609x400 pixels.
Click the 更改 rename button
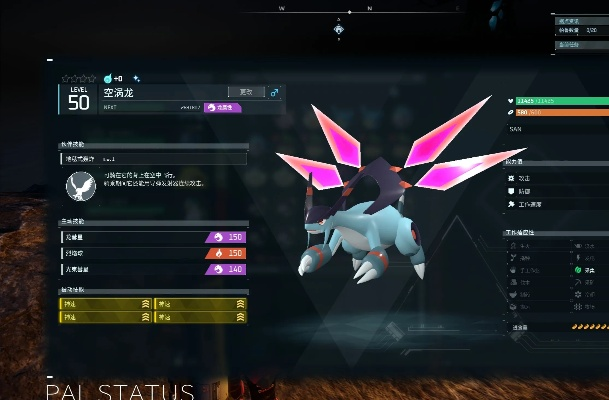(246, 92)
